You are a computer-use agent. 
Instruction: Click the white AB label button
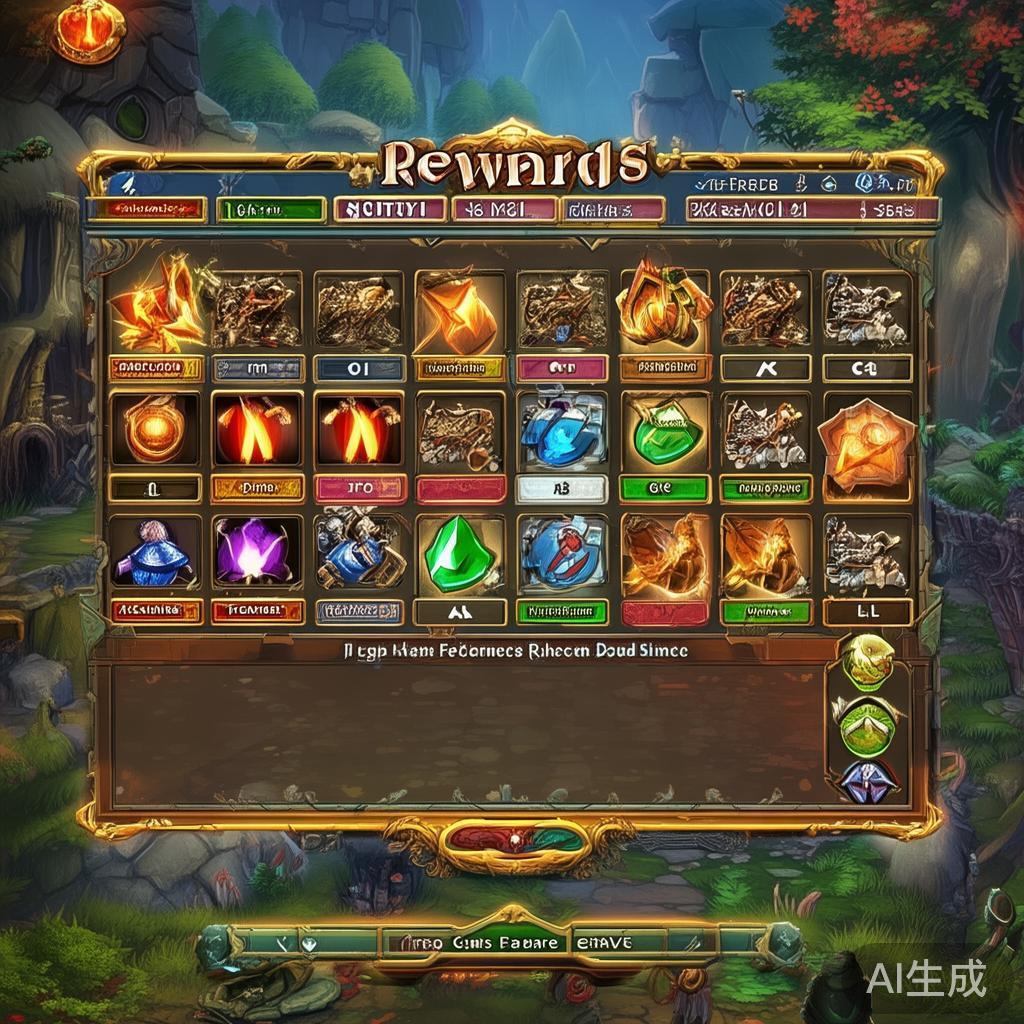(561, 489)
